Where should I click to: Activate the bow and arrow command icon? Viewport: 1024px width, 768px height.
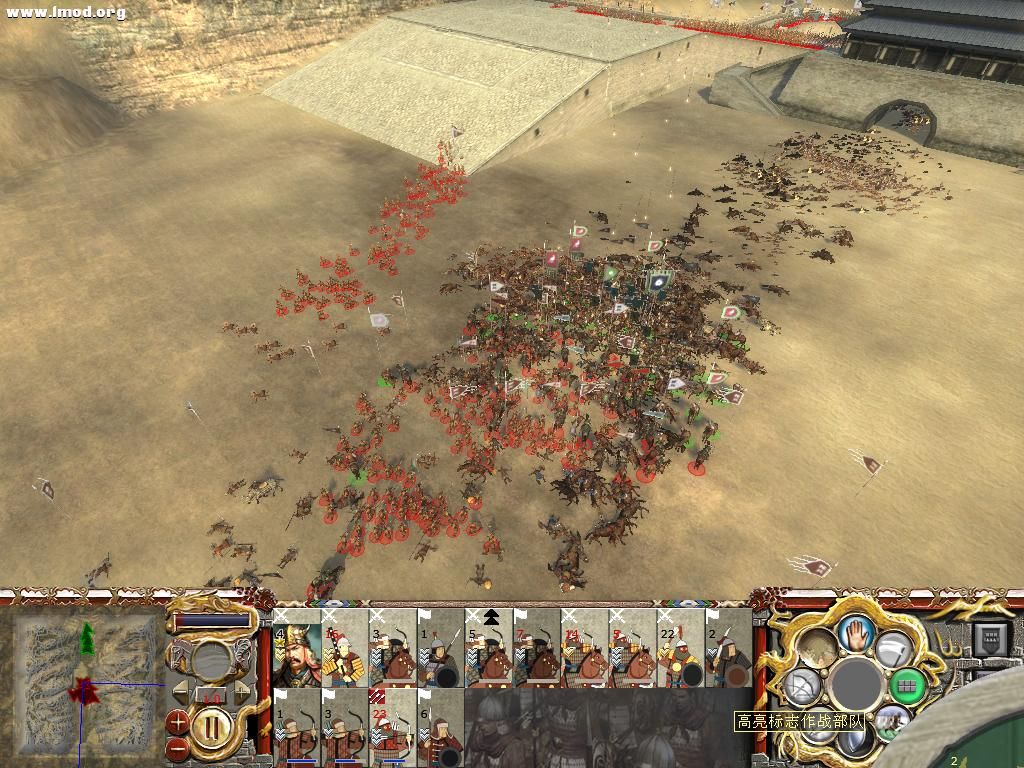[802, 686]
